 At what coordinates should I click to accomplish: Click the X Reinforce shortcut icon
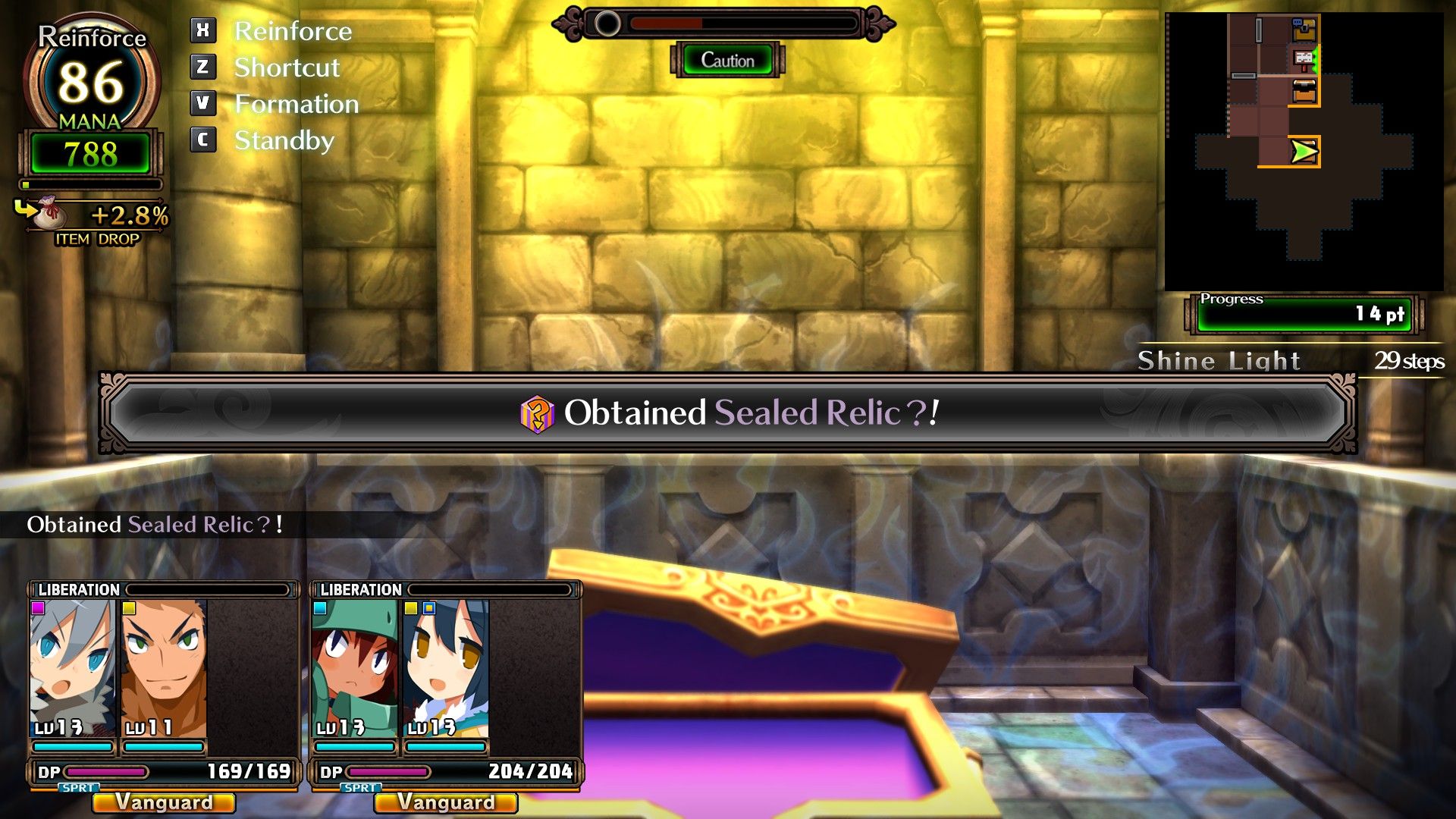(x=202, y=30)
